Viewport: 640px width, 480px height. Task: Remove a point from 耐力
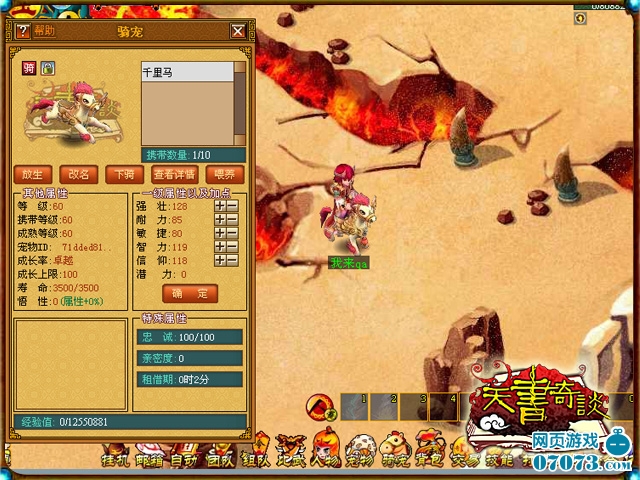pos(232,219)
